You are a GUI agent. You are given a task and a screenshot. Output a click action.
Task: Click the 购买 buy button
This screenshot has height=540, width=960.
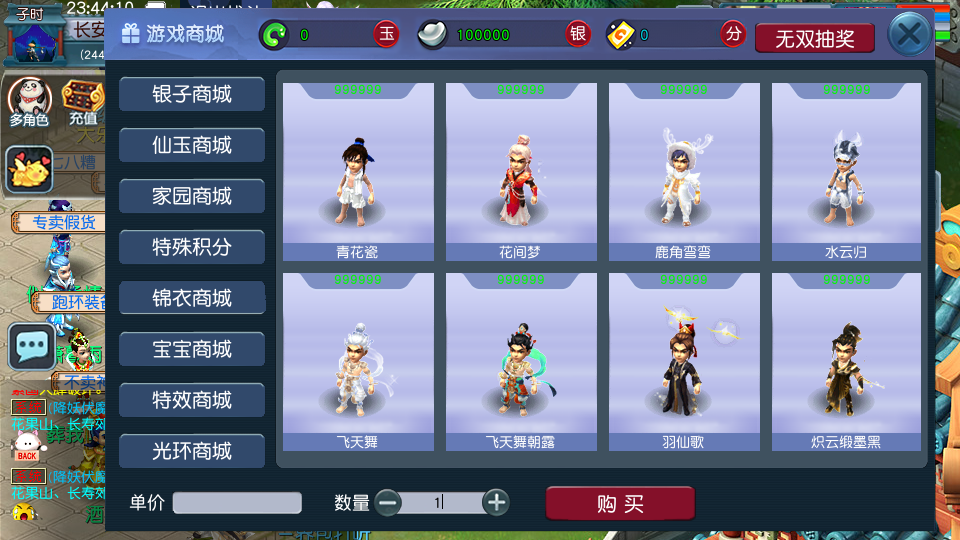[x=620, y=504]
